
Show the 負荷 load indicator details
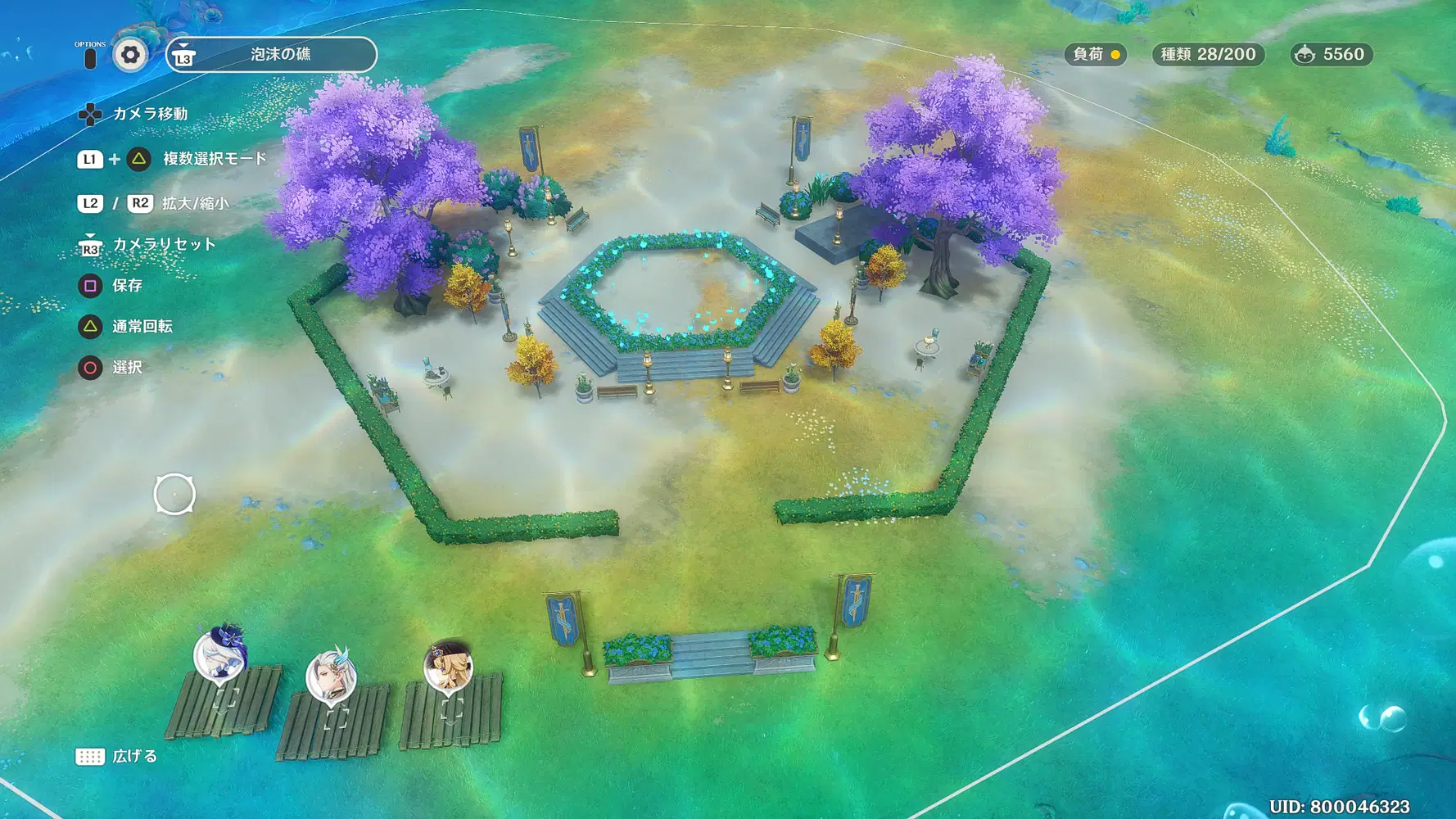pos(1095,55)
